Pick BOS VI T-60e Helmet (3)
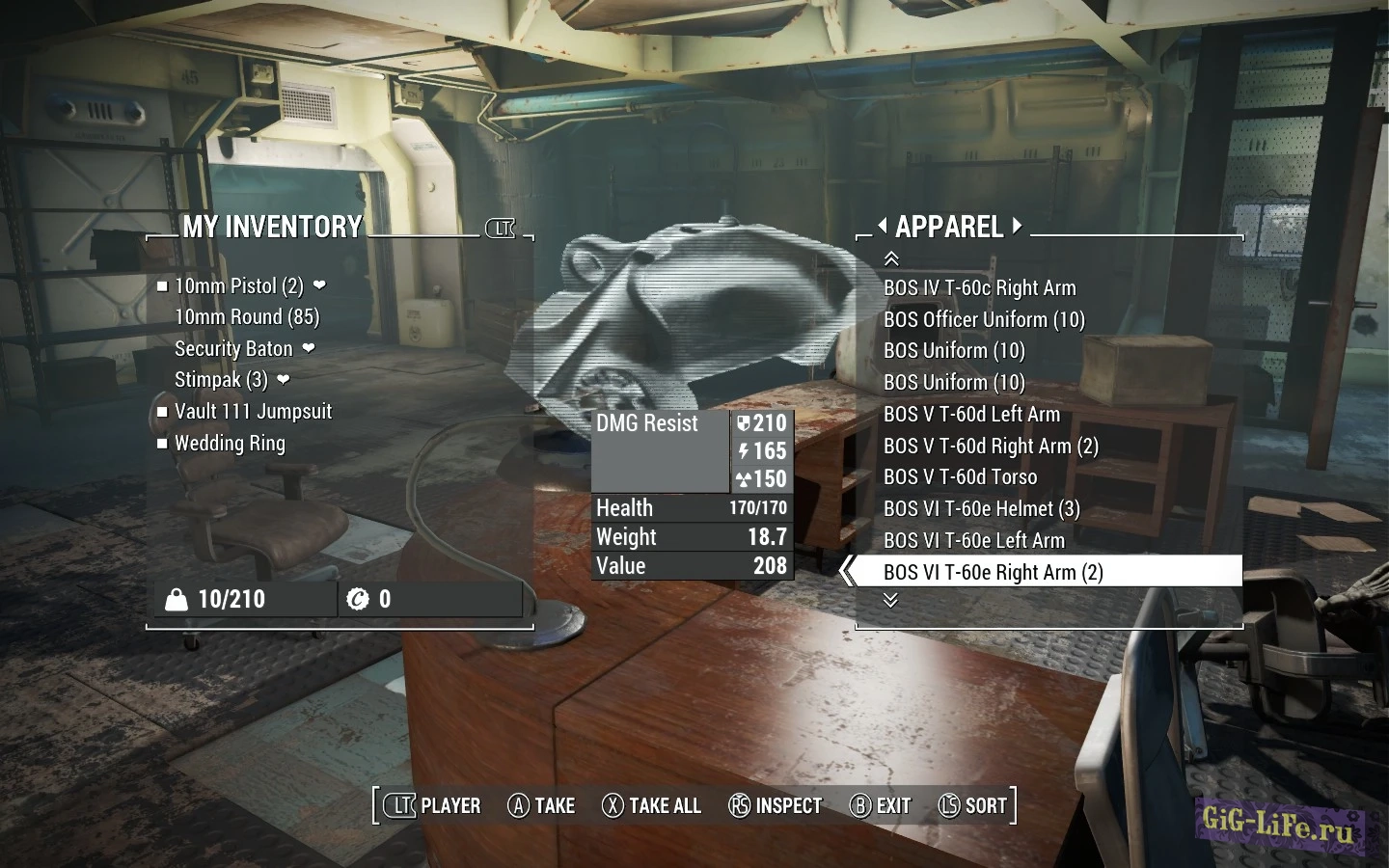This screenshot has height=868, width=1389. pos(981,509)
